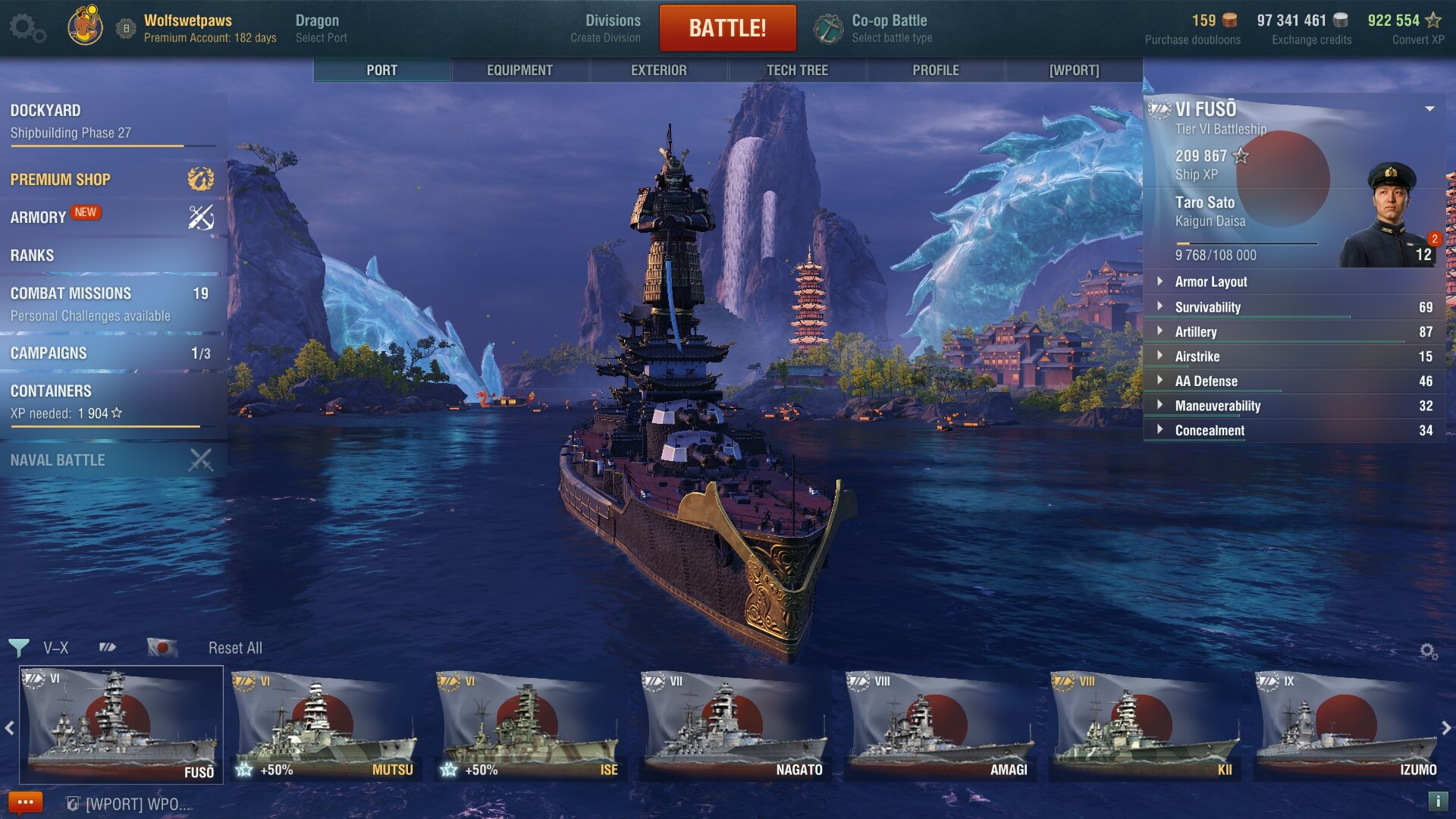Open the Exterior tab

658,71
